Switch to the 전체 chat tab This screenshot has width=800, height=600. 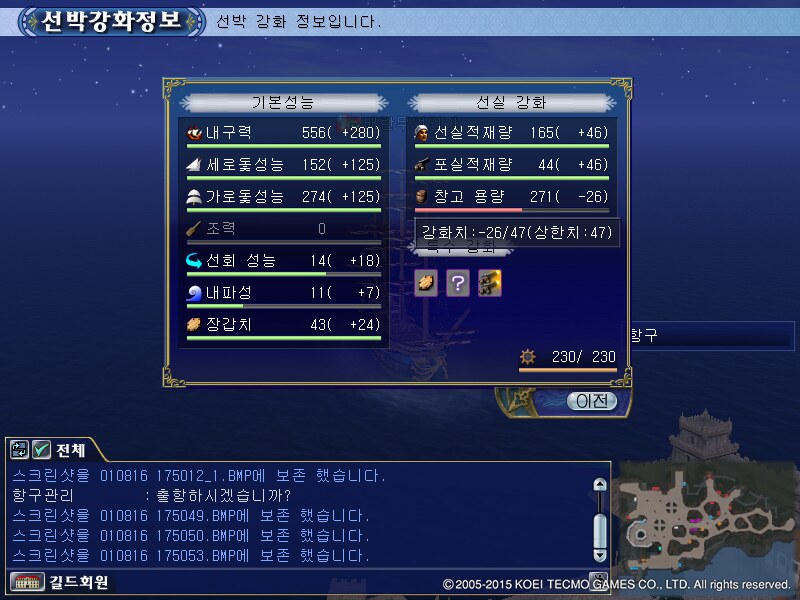click(71, 450)
